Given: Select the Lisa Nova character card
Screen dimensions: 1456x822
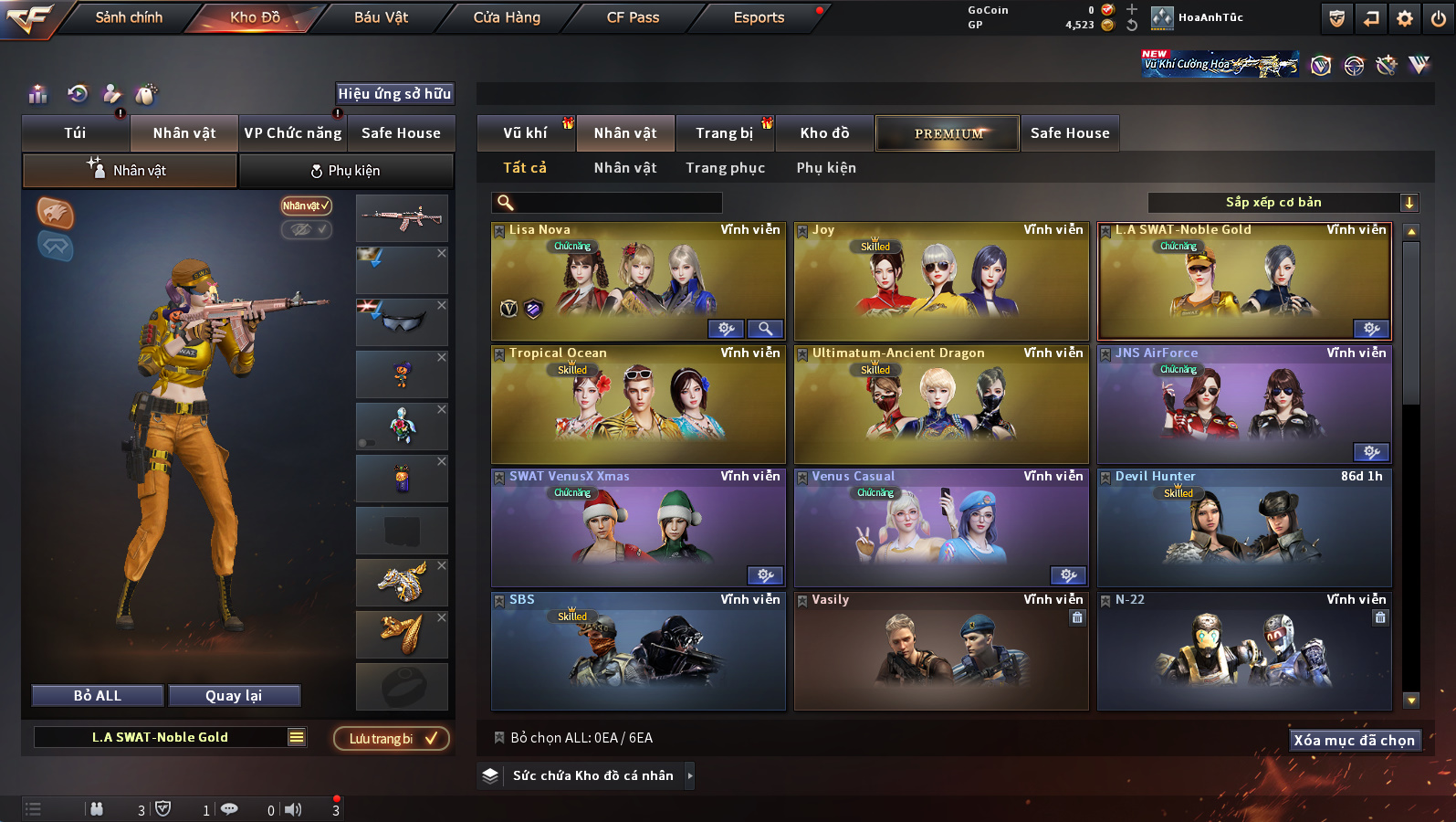Looking at the screenshot, I should [x=637, y=281].
